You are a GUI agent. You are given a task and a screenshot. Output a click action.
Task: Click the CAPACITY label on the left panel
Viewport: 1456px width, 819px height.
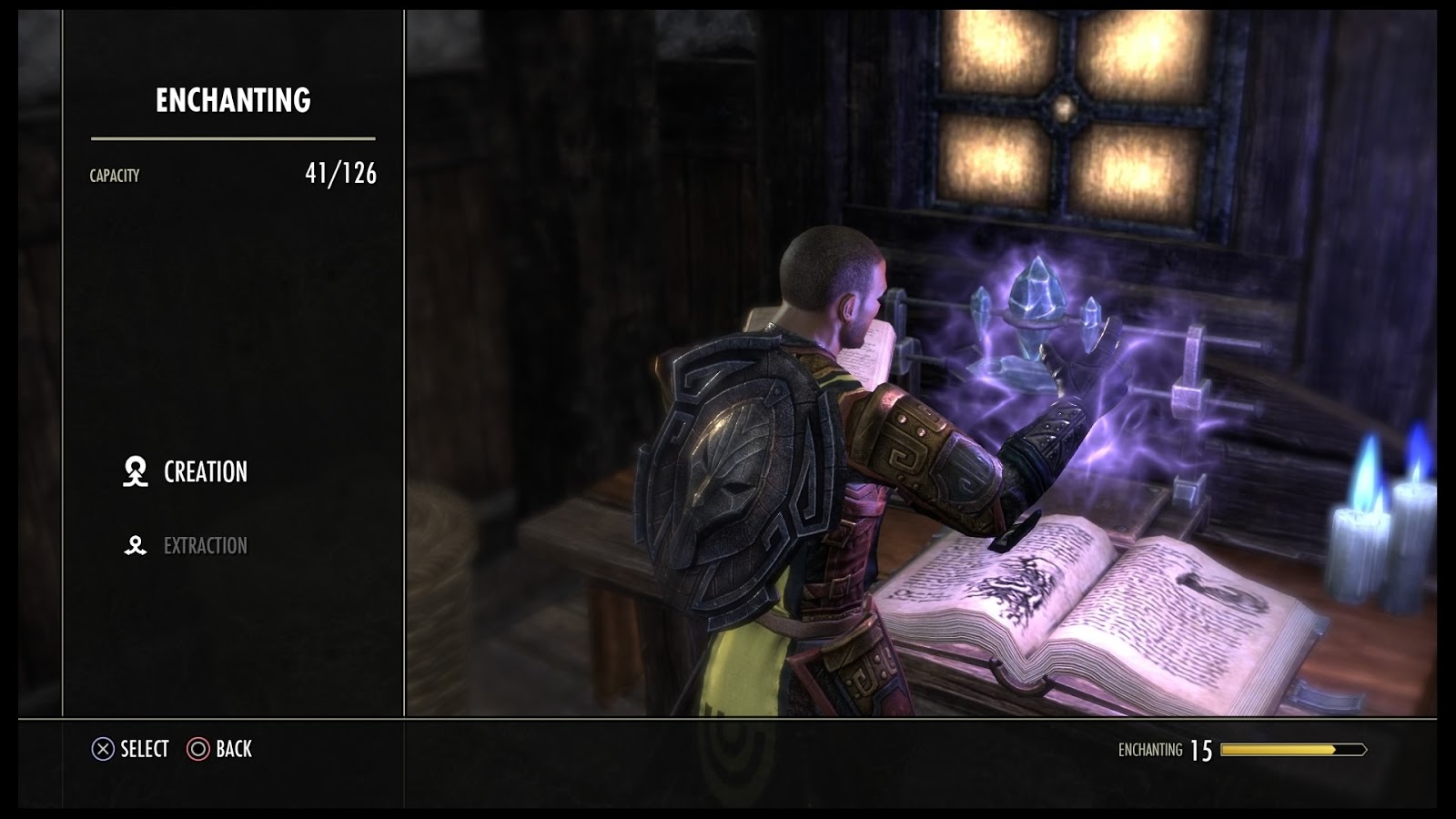point(114,173)
